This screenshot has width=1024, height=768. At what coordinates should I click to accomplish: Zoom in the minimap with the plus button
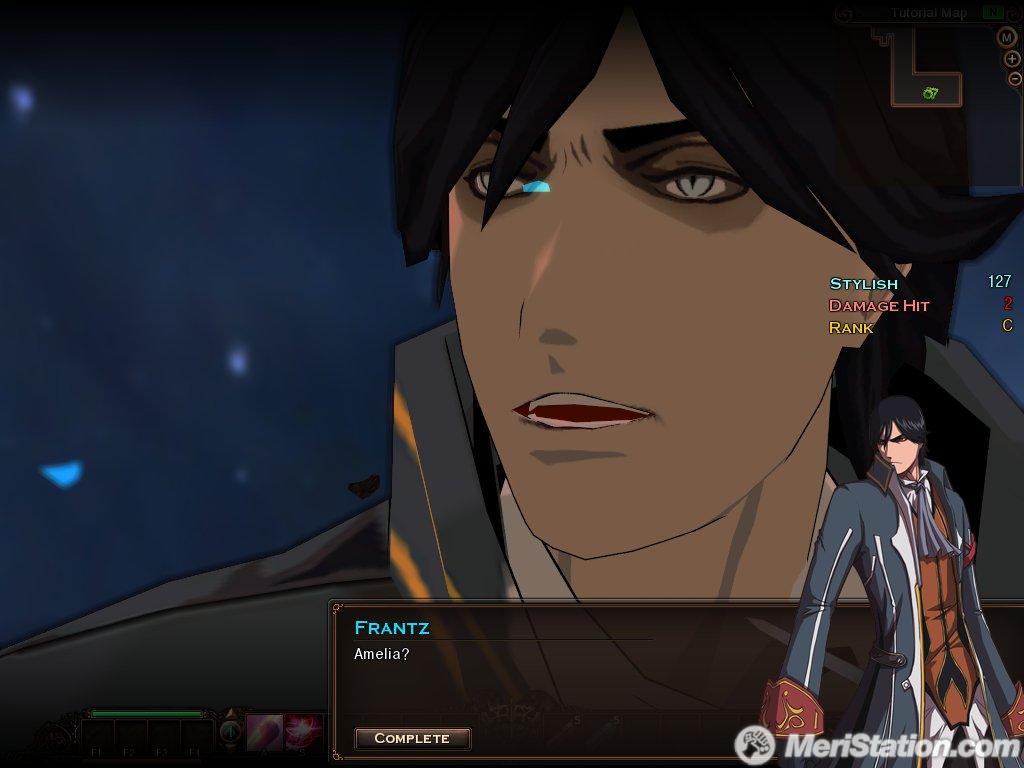1011,59
